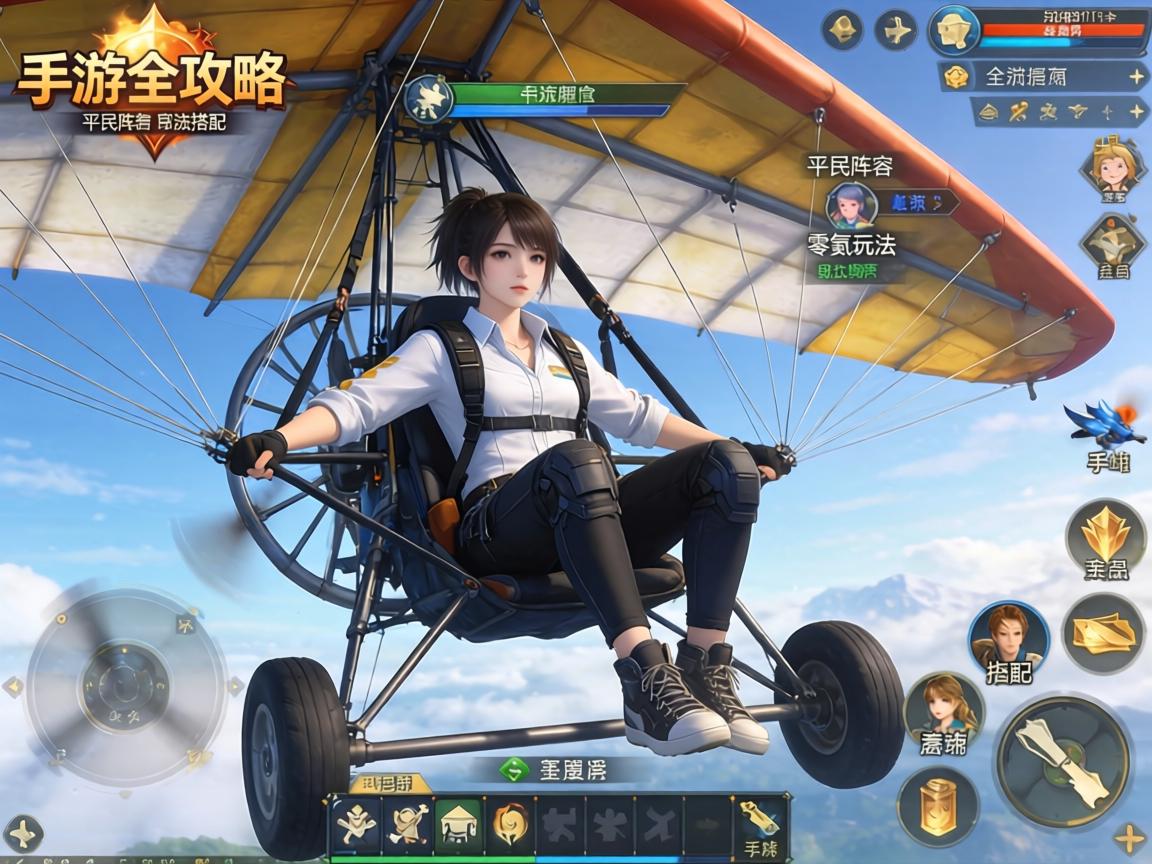The width and height of the screenshot is (1152, 864).
Task: Use the golden cards skill button
Action: tap(1103, 632)
